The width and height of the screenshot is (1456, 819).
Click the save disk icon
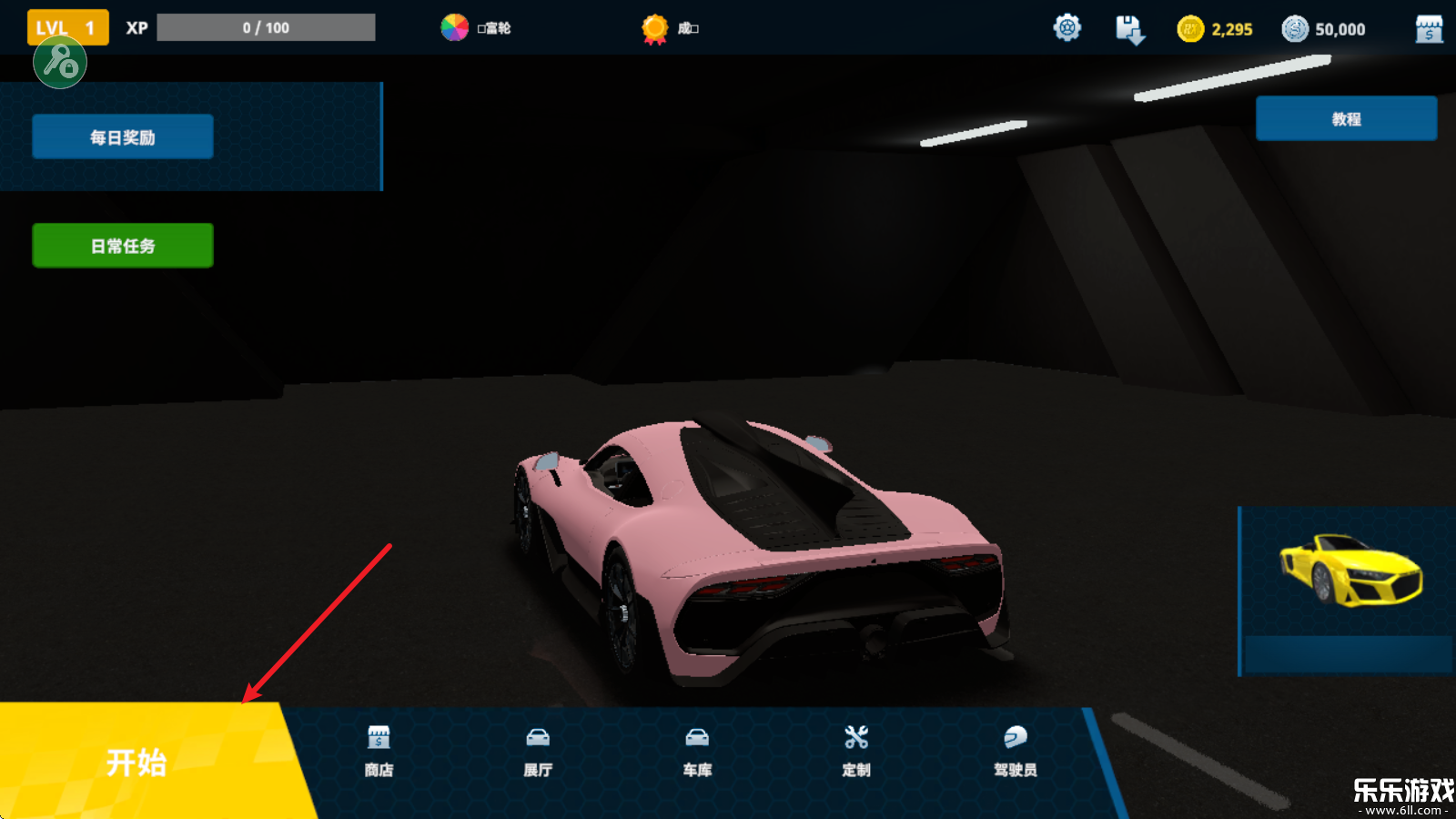(1129, 29)
